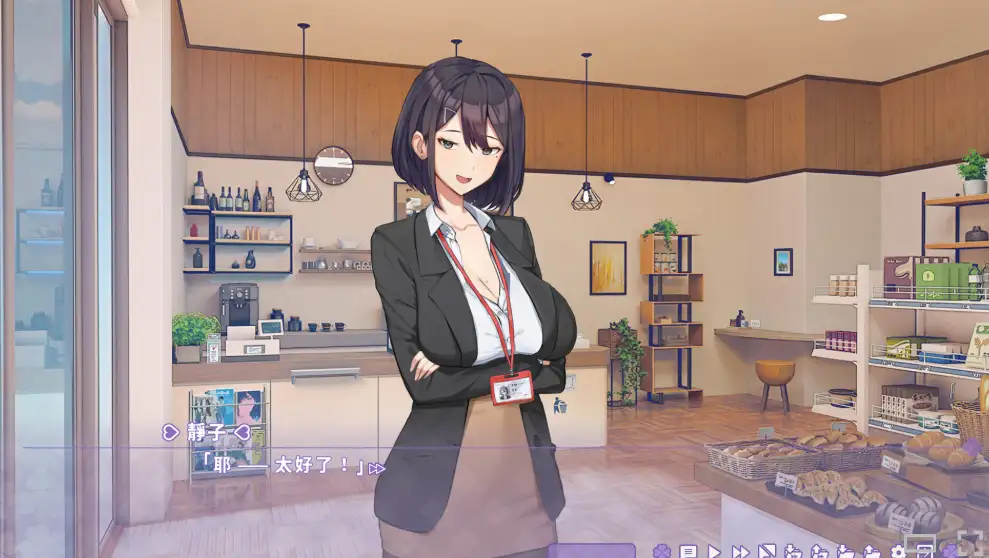Start auto-play with the single triangle icon
989x558 pixels.
pos(714,551)
